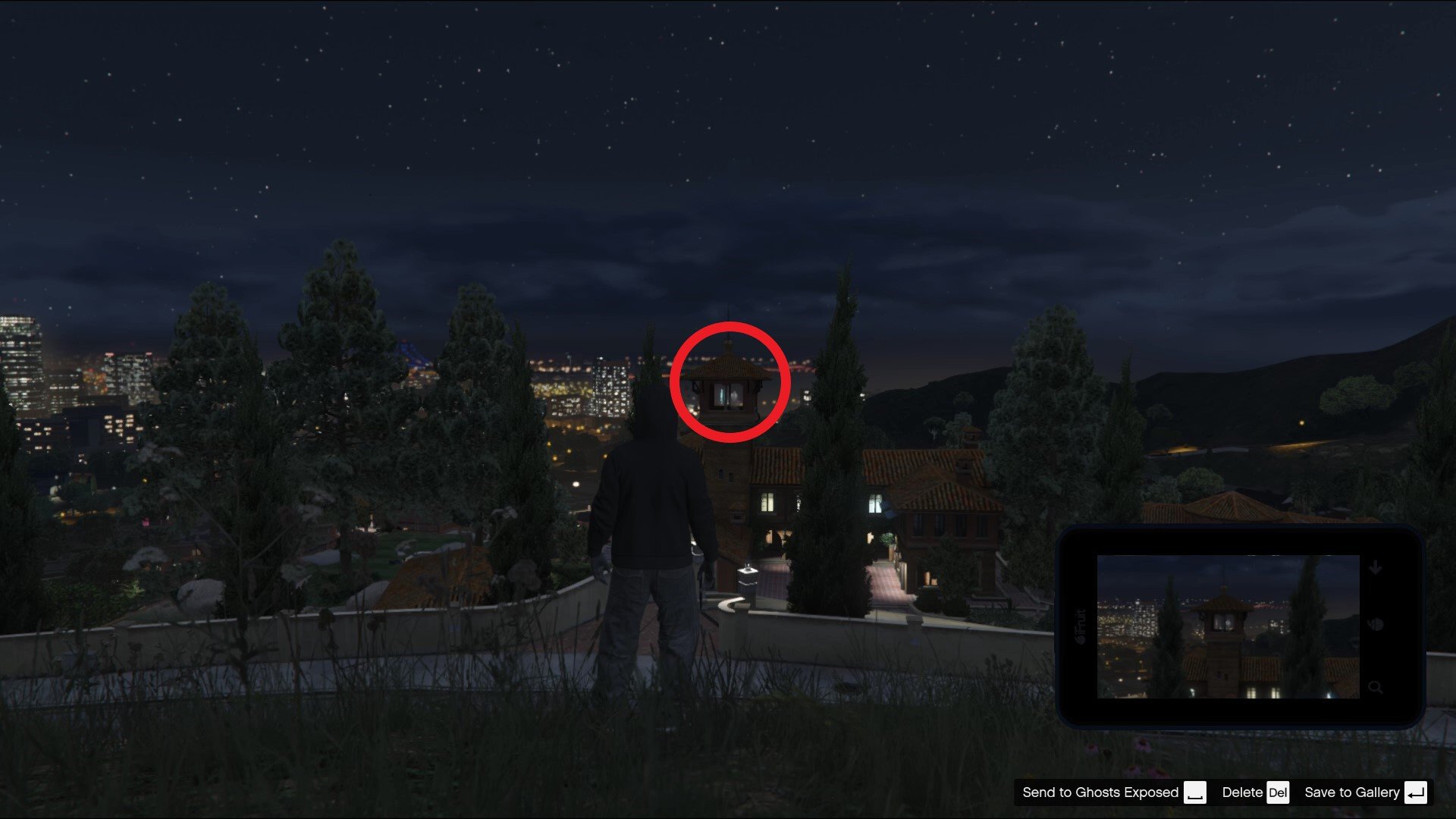Open the gallery options via download arrow
Viewport: 1456px width, 819px height.
coord(1376,567)
